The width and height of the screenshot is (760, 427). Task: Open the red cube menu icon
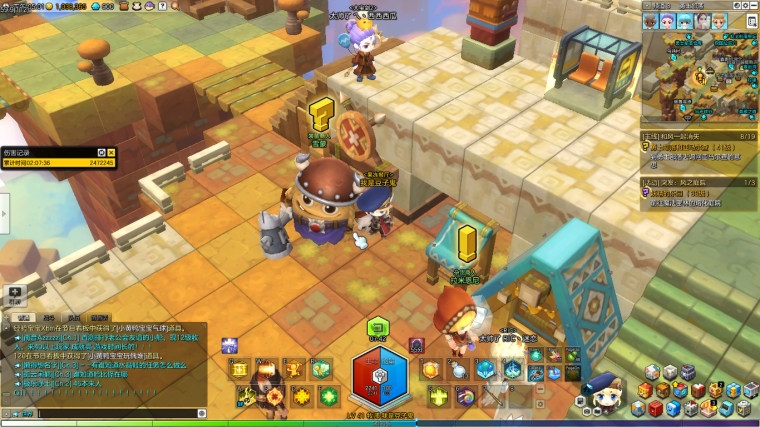[x=654, y=408]
